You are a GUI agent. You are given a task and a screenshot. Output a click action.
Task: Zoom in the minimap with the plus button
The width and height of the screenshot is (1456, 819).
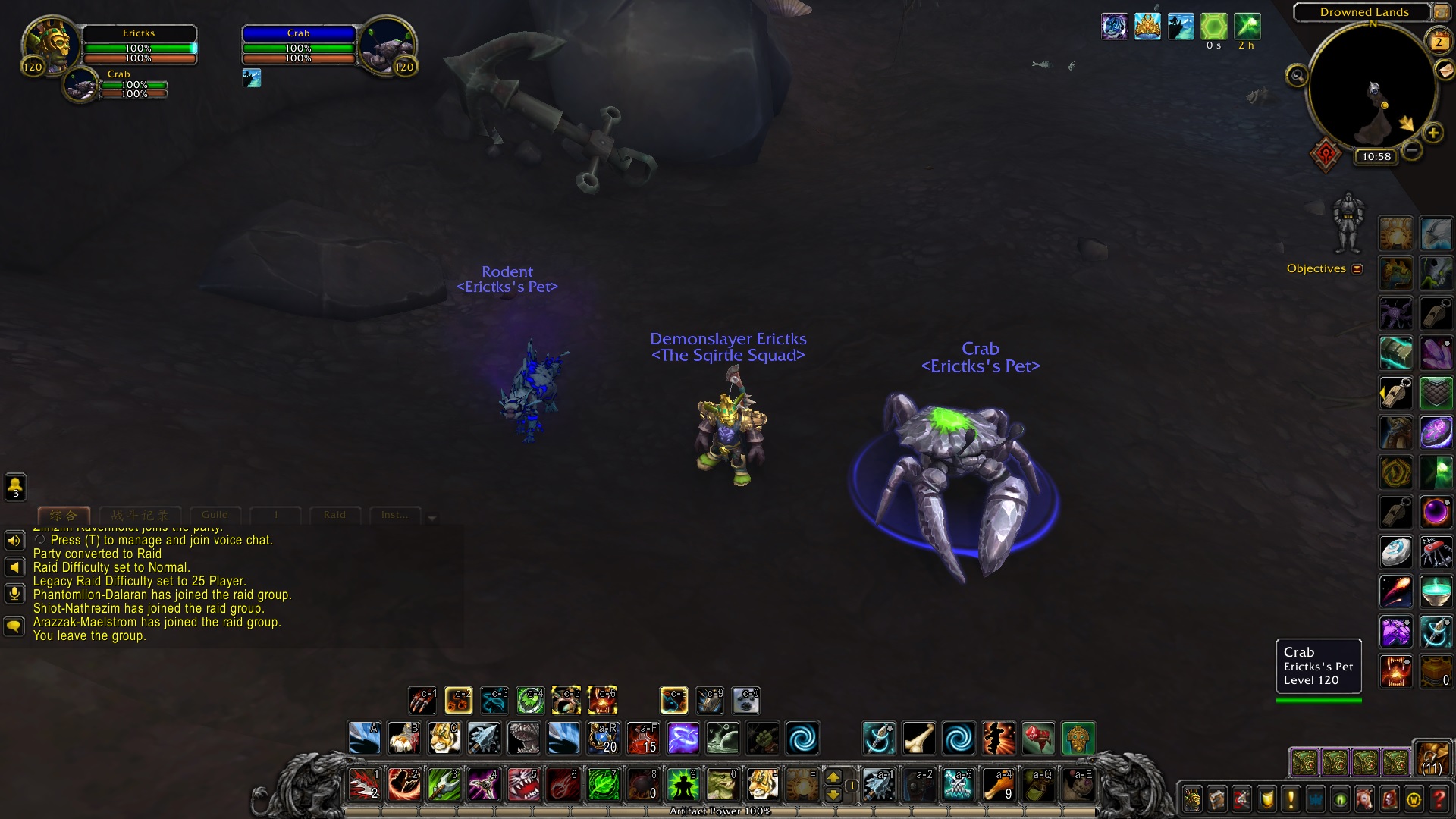click(x=1433, y=133)
